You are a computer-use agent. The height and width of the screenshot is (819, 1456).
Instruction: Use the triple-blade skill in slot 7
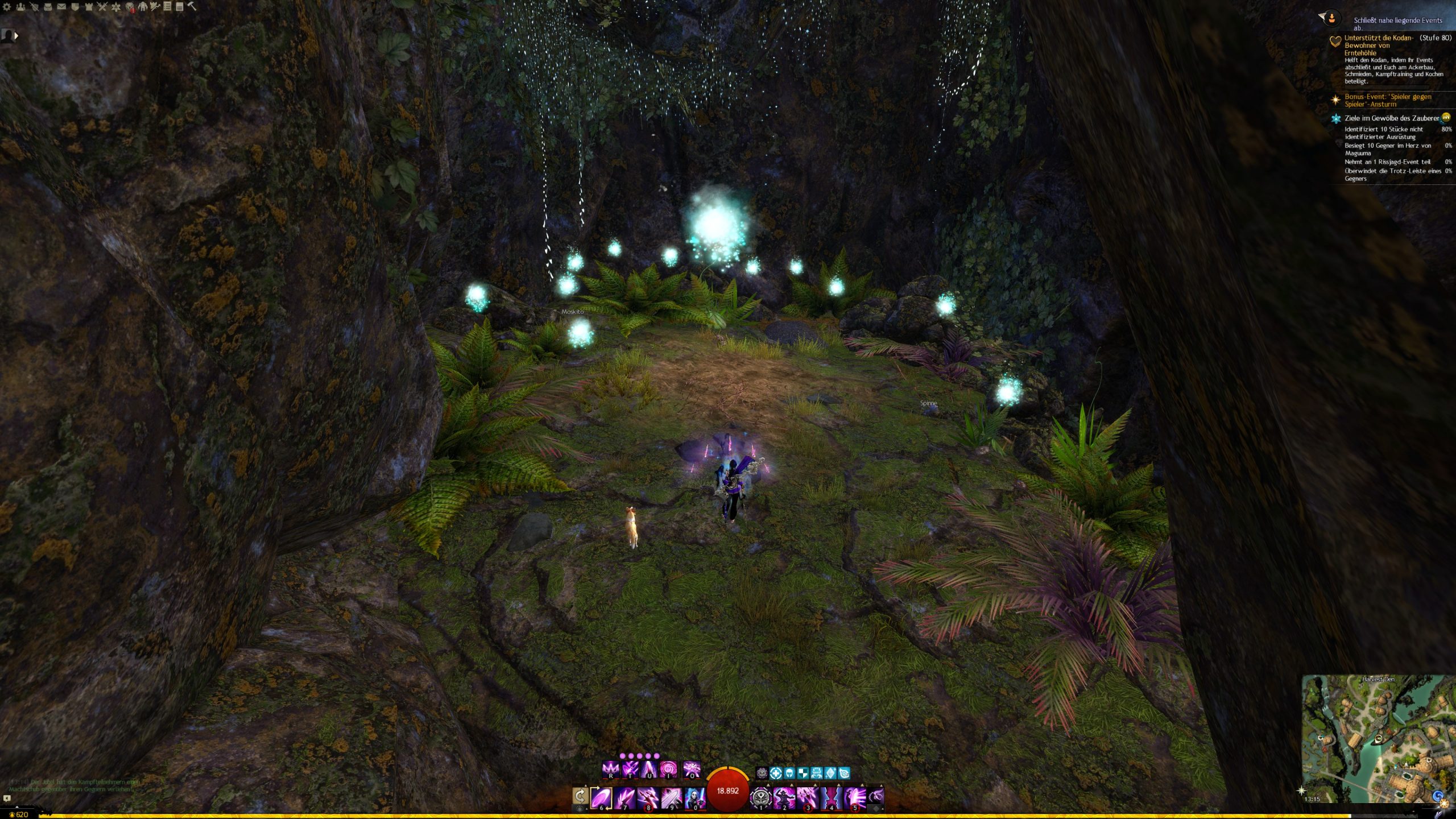[x=624, y=797]
